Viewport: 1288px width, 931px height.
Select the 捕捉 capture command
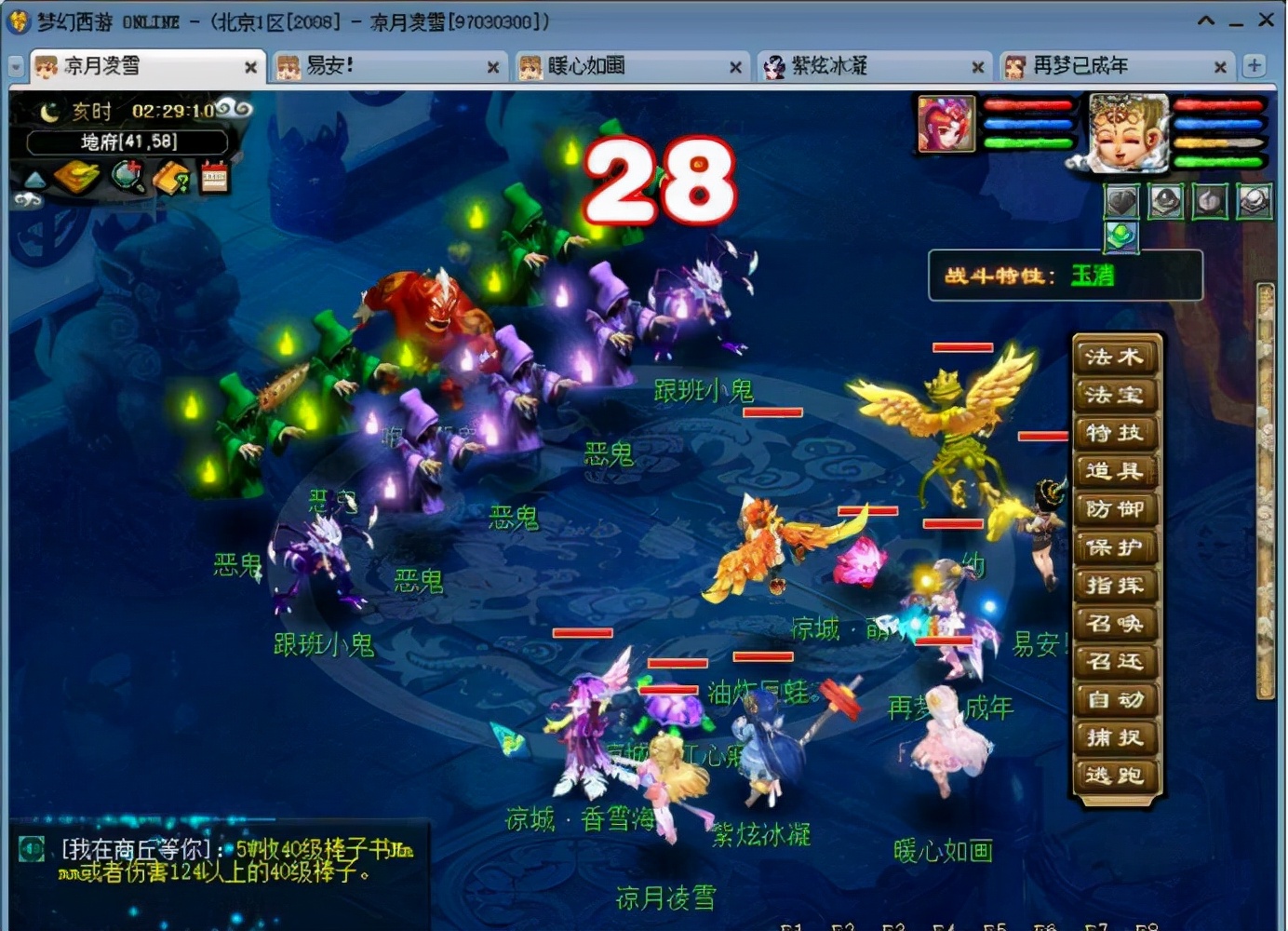tap(1115, 738)
